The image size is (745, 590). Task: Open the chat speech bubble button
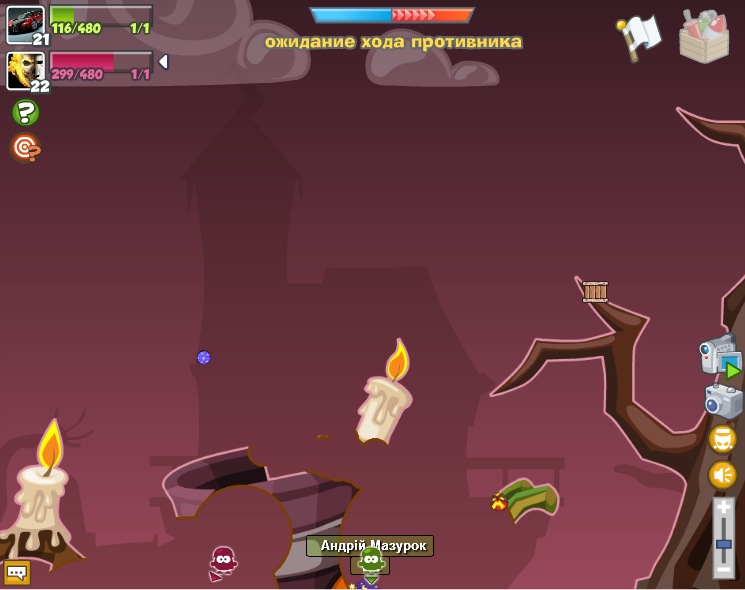(x=17, y=573)
